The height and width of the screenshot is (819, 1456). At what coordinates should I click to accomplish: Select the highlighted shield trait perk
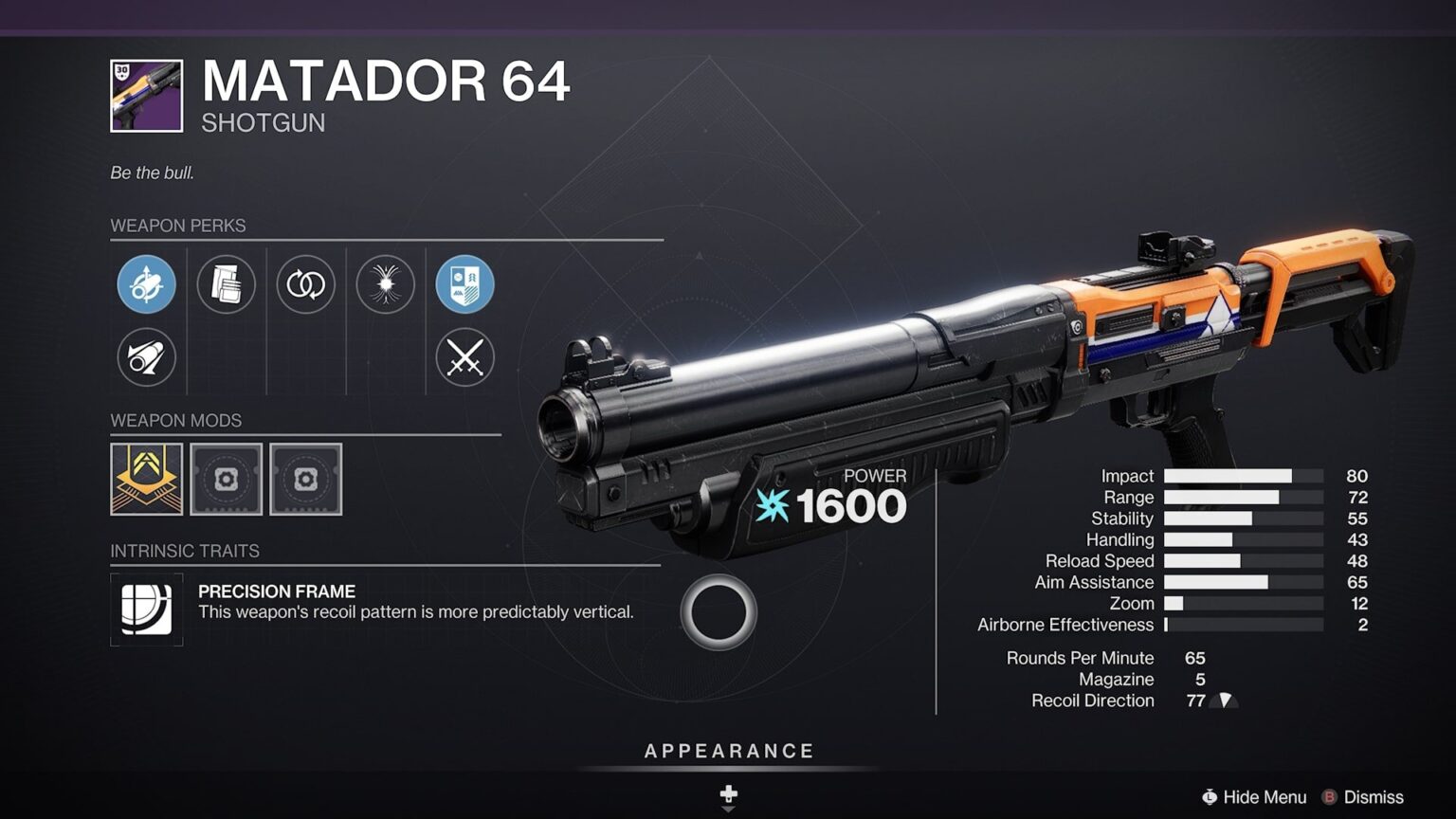pos(464,284)
